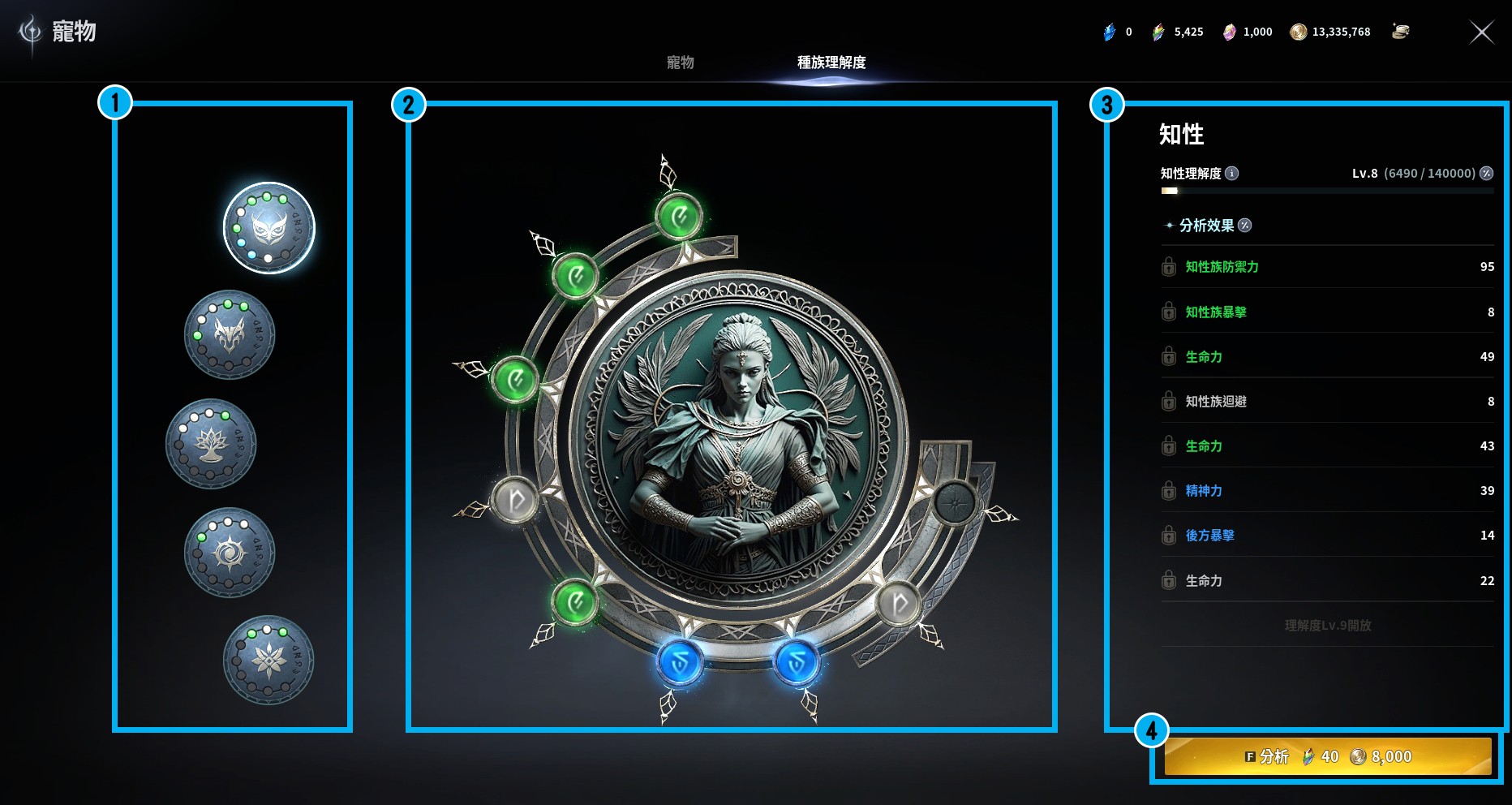Open the 分析效果 help icon
This screenshot has height=805, width=1512.
pos(1245,226)
